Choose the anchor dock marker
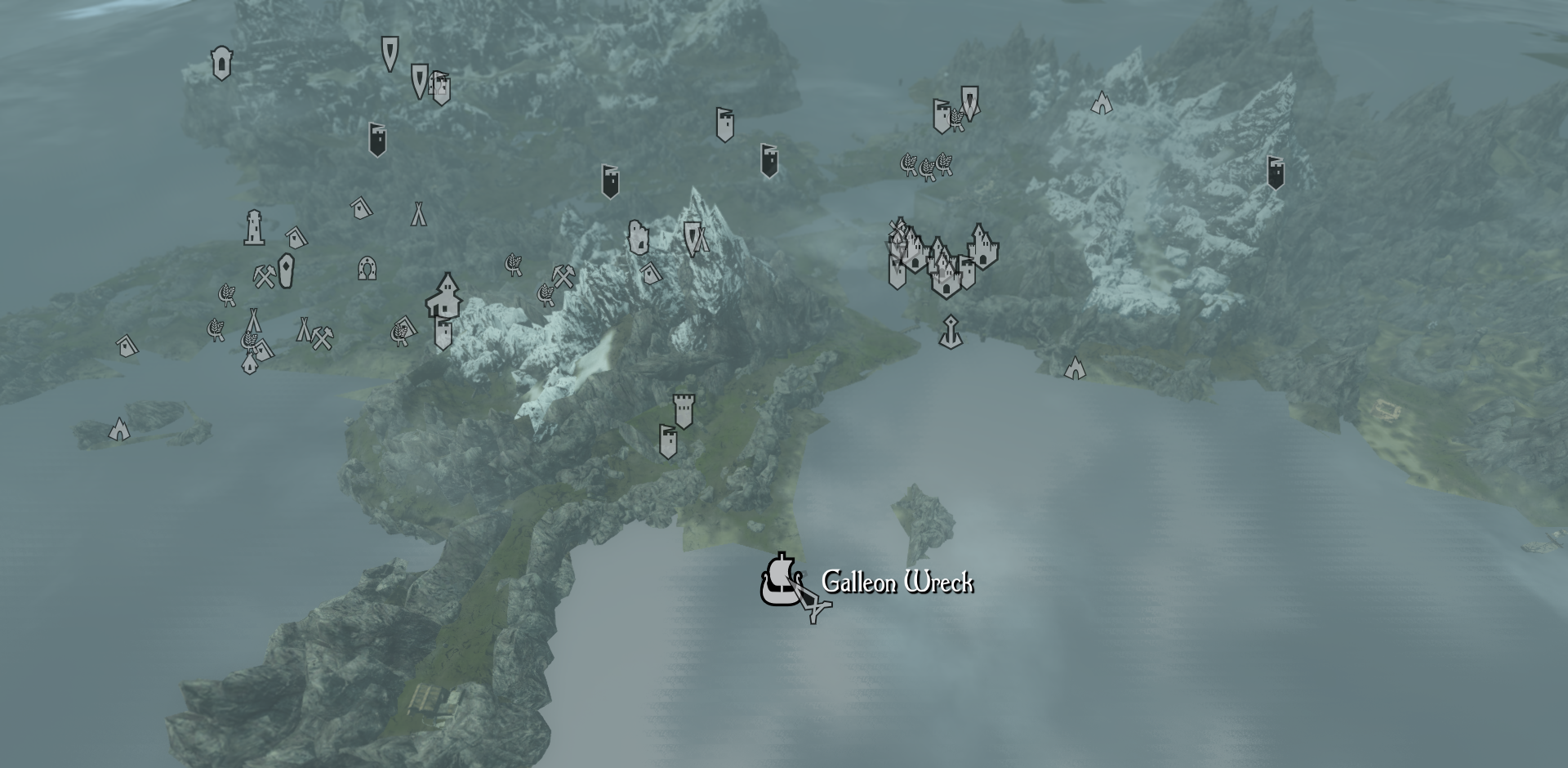1568x768 pixels. click(x=950, y=332)
